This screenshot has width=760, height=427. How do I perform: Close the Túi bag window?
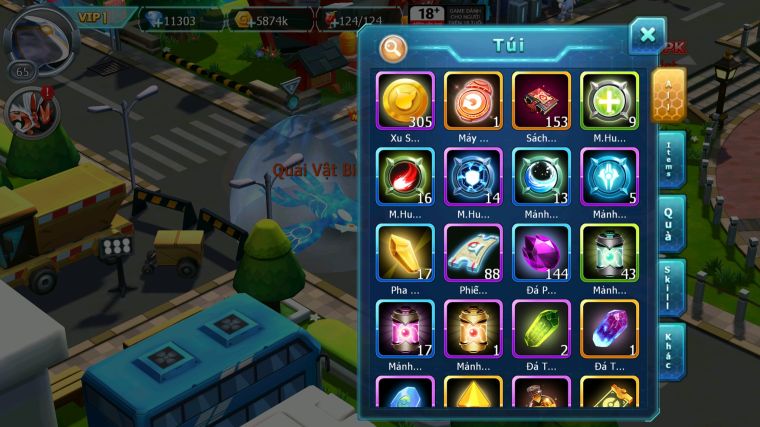click(x=647, y=36)
